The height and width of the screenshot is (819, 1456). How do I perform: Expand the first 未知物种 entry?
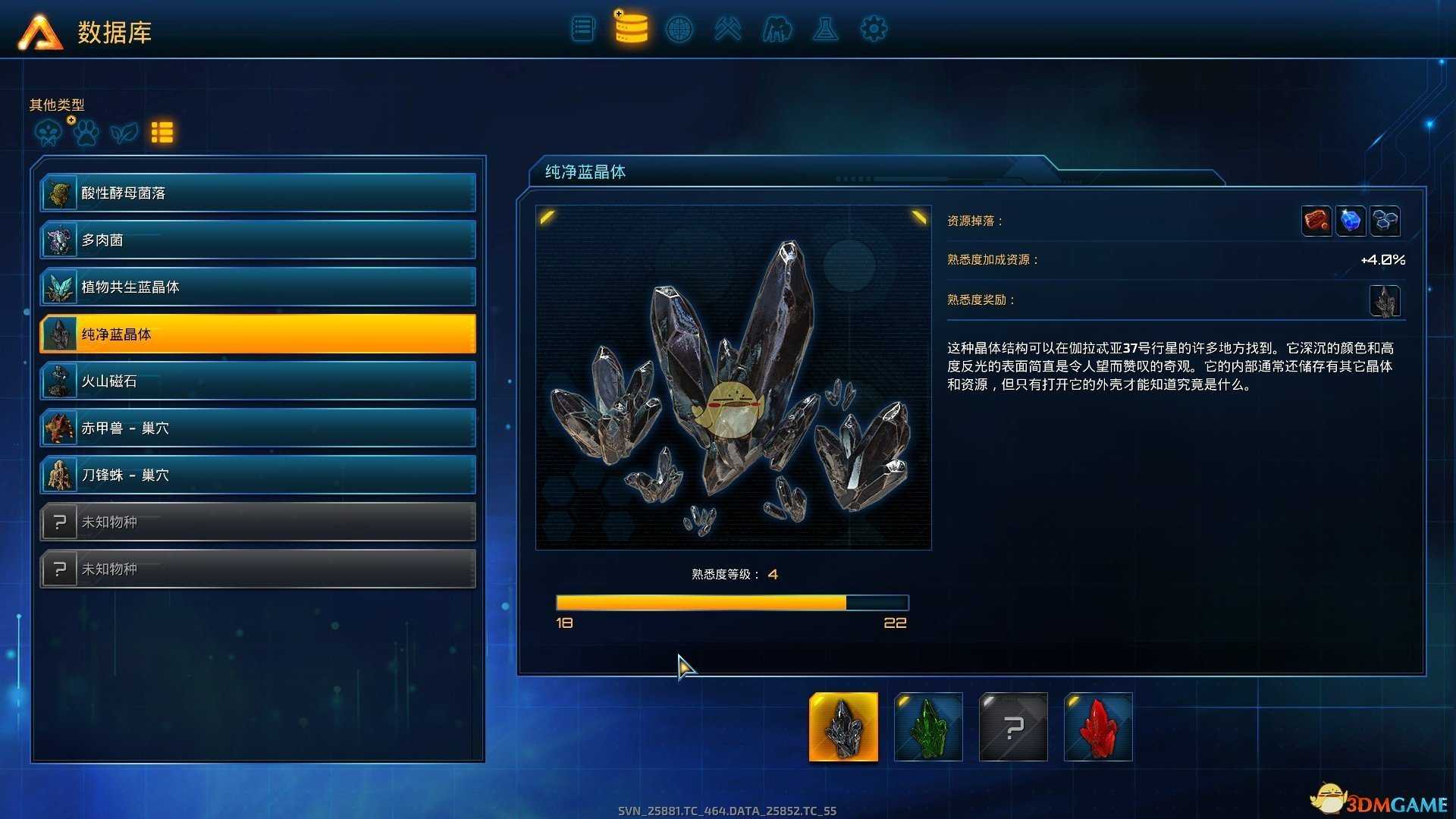(258, 522)
